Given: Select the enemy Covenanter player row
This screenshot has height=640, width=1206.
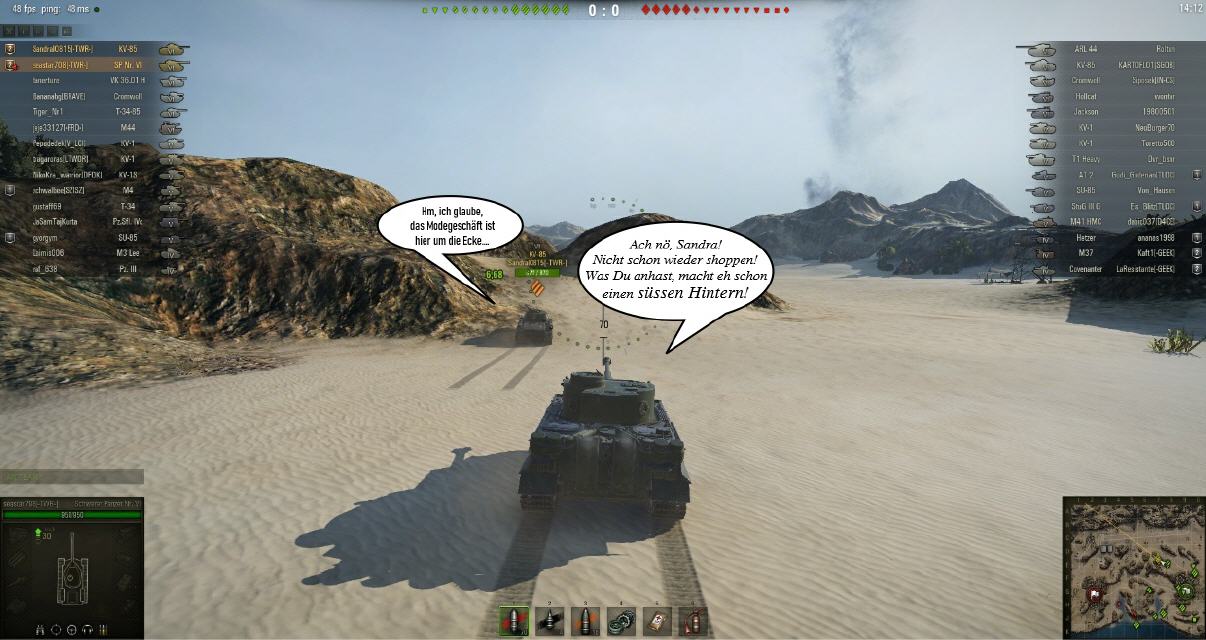Looking at the screenshot, I should point(1110,269).
